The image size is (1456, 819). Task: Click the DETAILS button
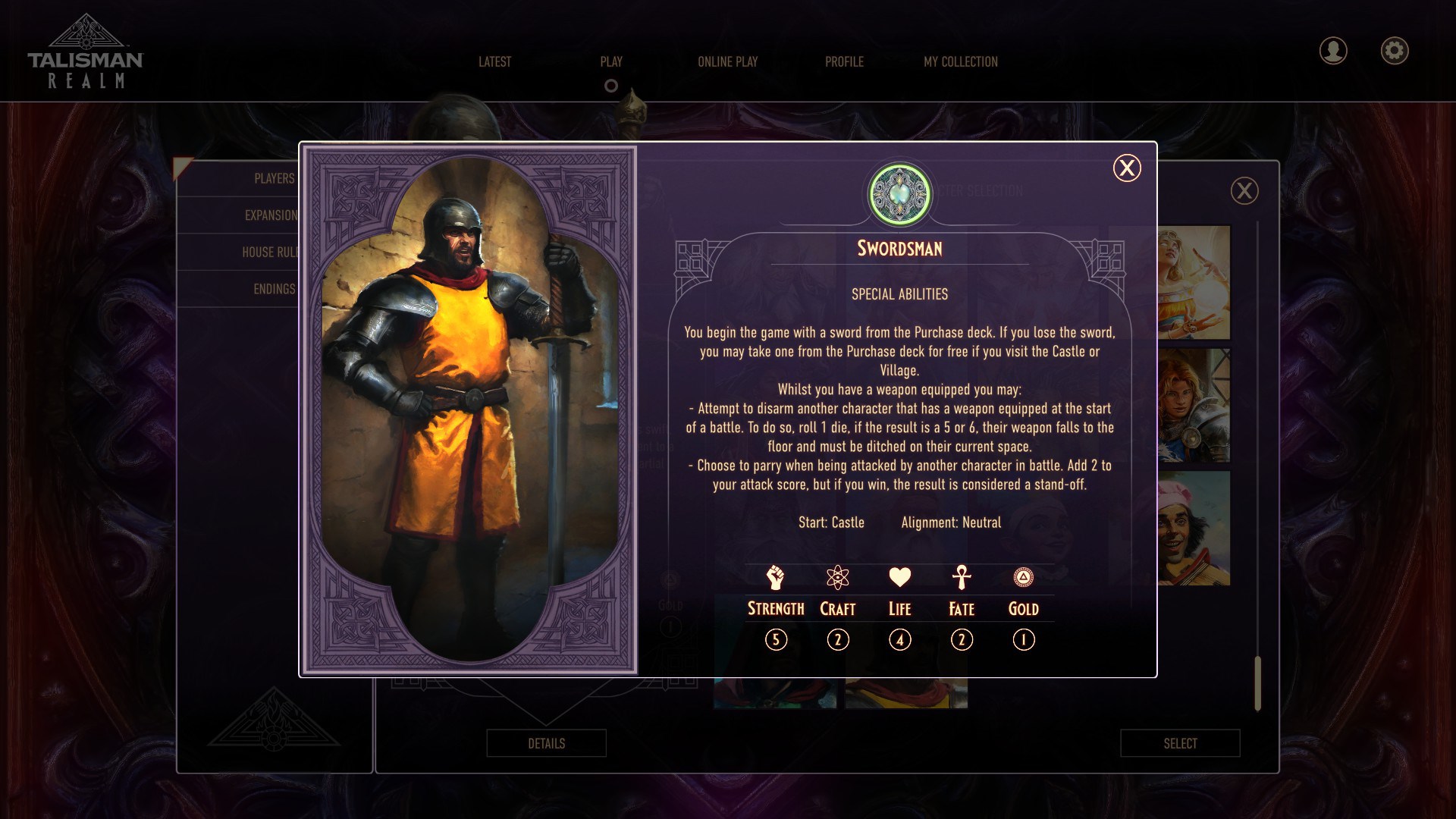point(546,743)
